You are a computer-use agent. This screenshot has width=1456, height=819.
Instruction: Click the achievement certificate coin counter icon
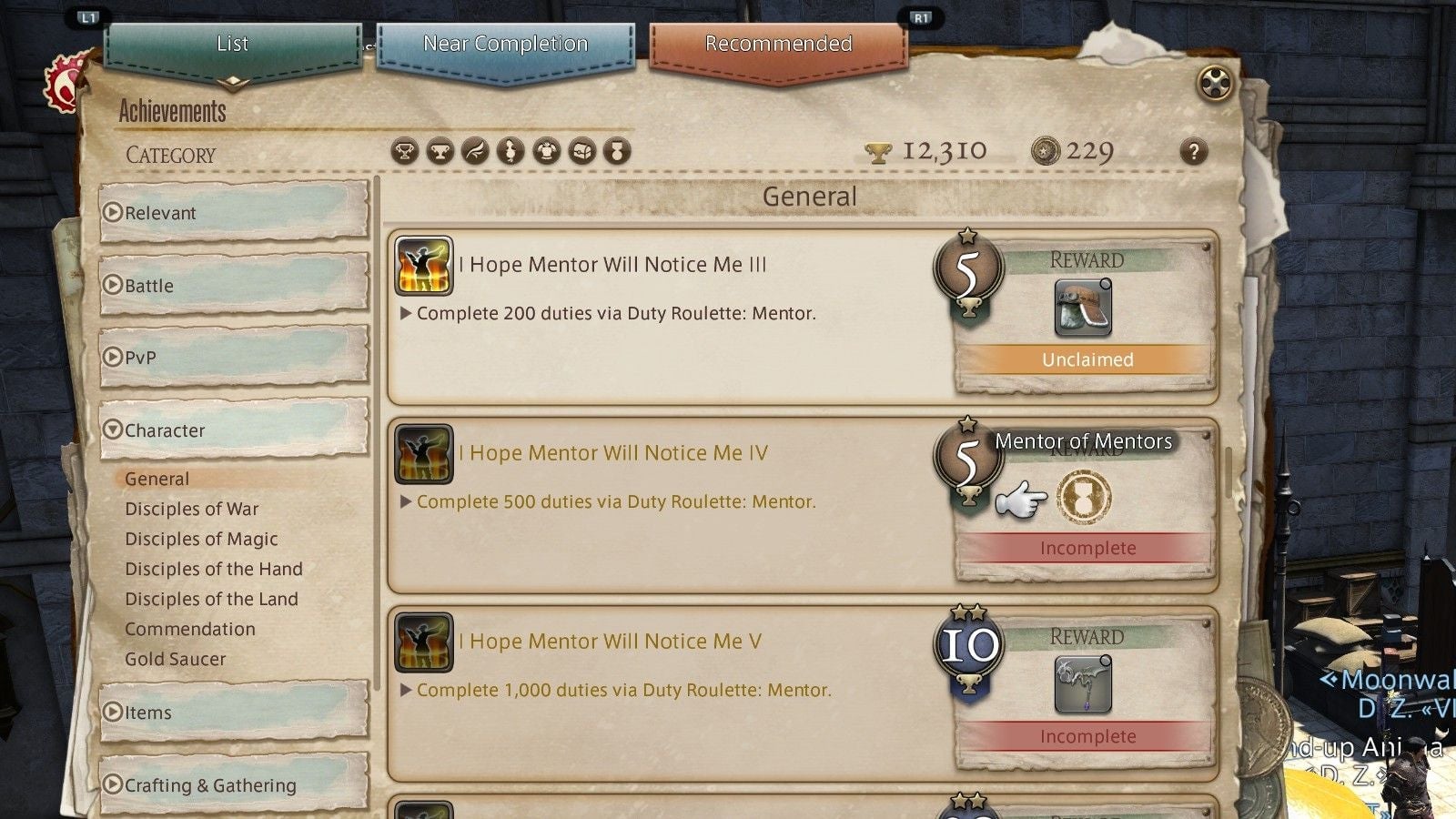1043,148
